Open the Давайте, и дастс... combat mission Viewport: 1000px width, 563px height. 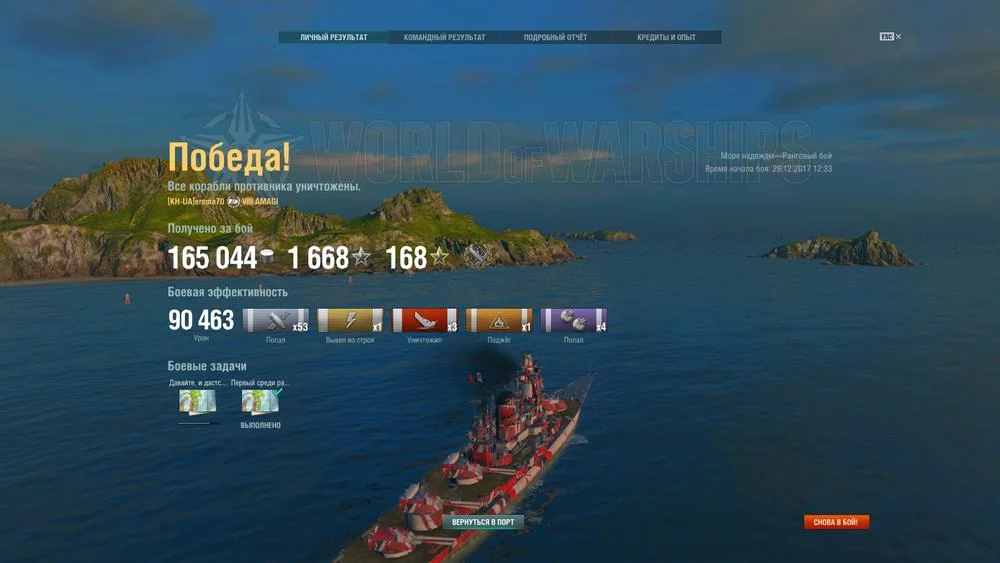tap(197, 402)
